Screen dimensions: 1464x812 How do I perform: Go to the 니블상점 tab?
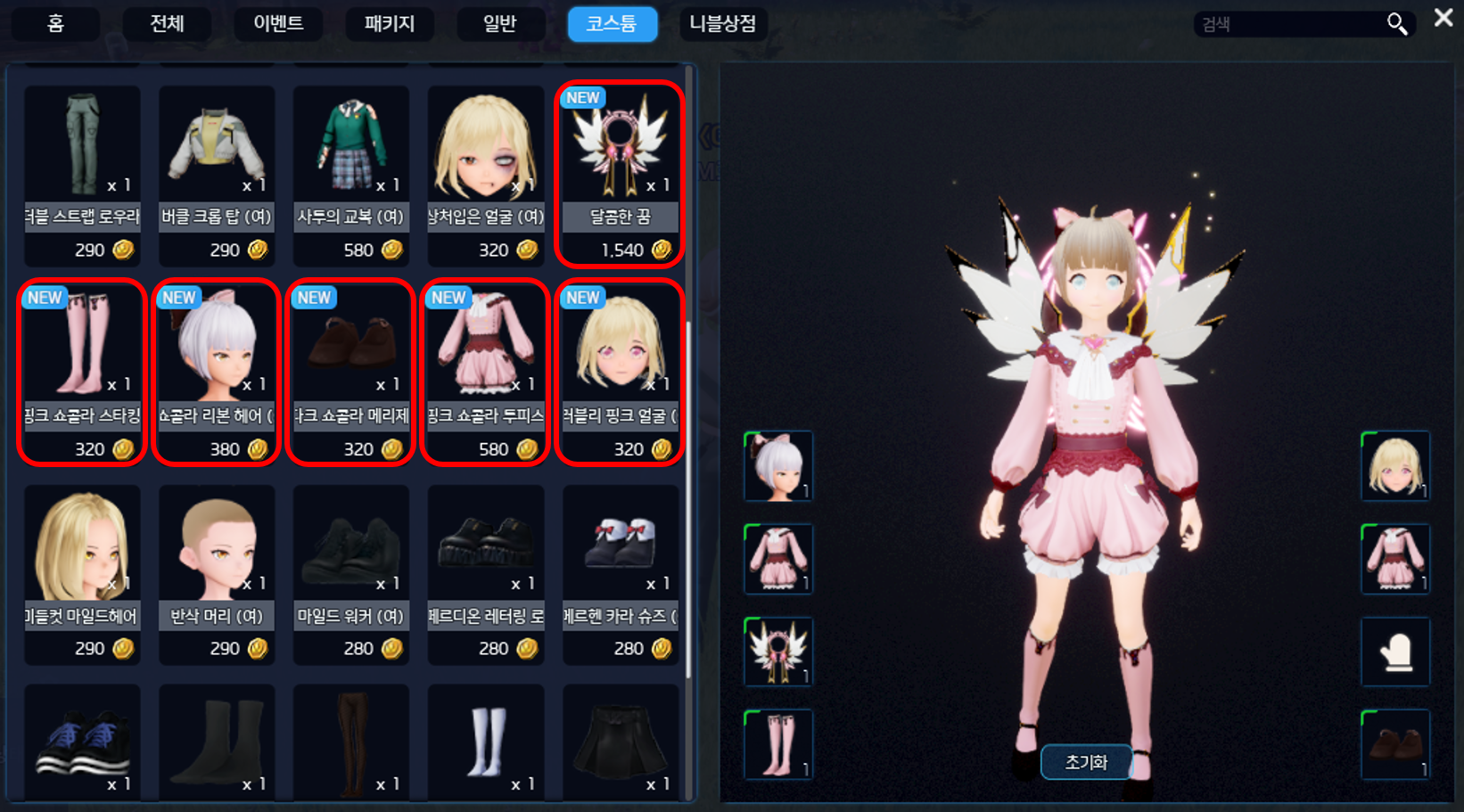pos(722,24)
